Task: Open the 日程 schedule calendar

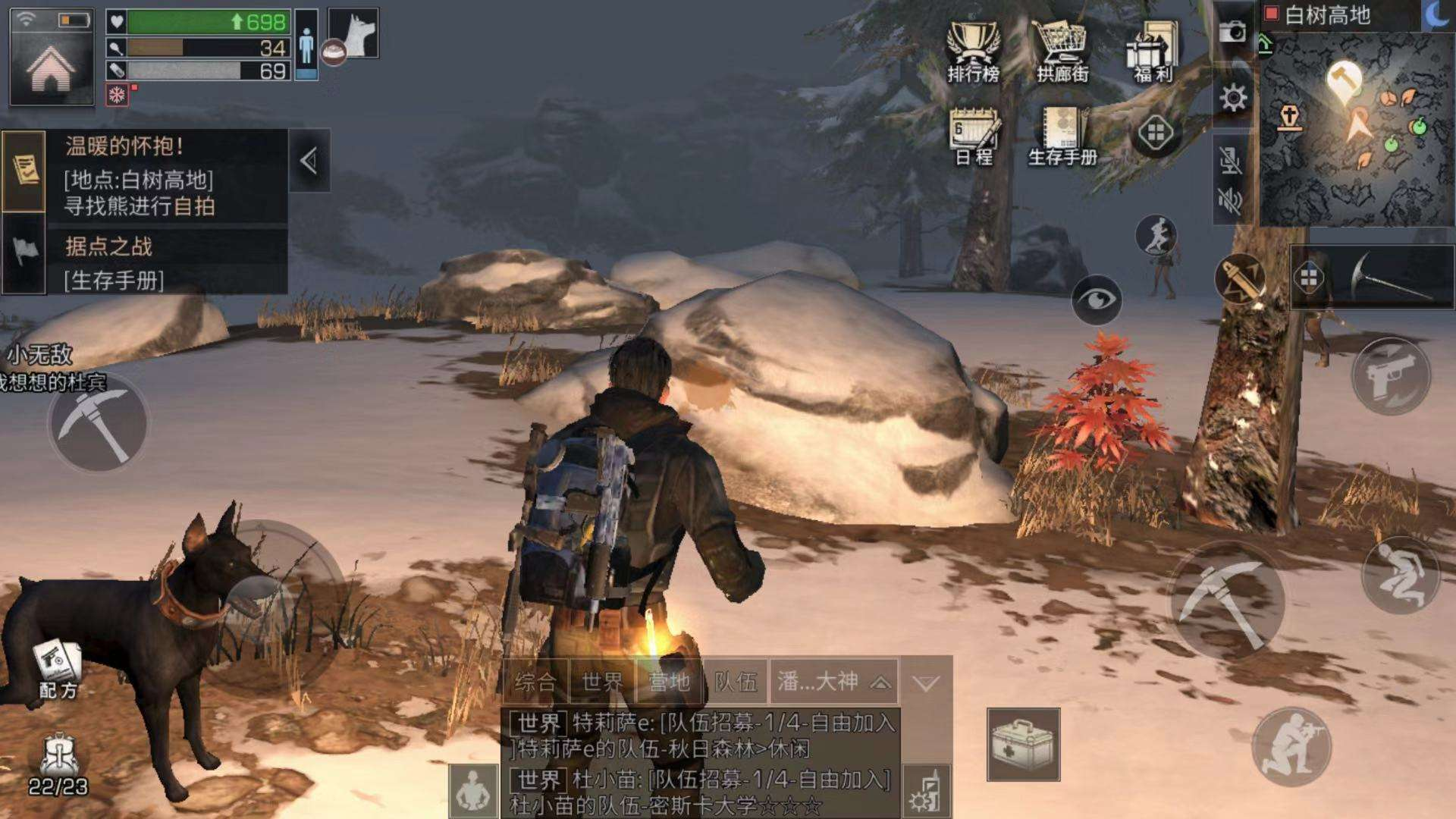Action: pyautogui.click(x=974, y=135)
